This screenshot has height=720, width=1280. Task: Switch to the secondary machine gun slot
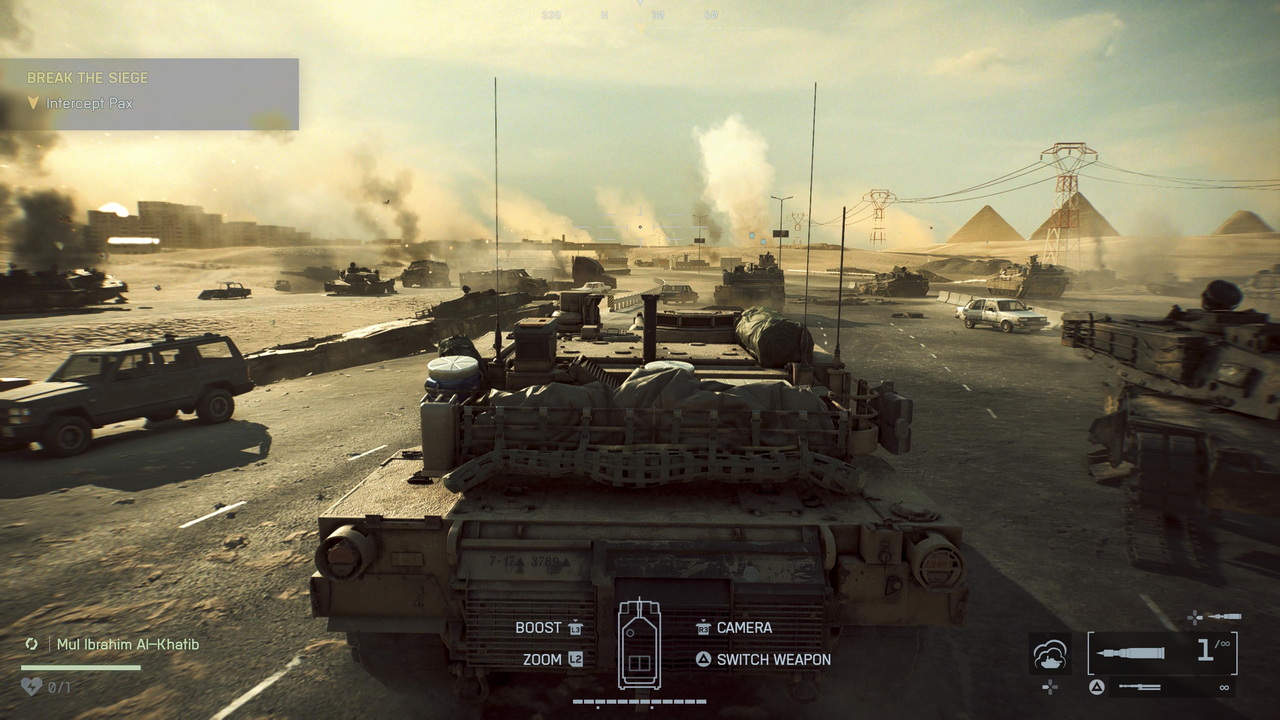(1162, 687)
